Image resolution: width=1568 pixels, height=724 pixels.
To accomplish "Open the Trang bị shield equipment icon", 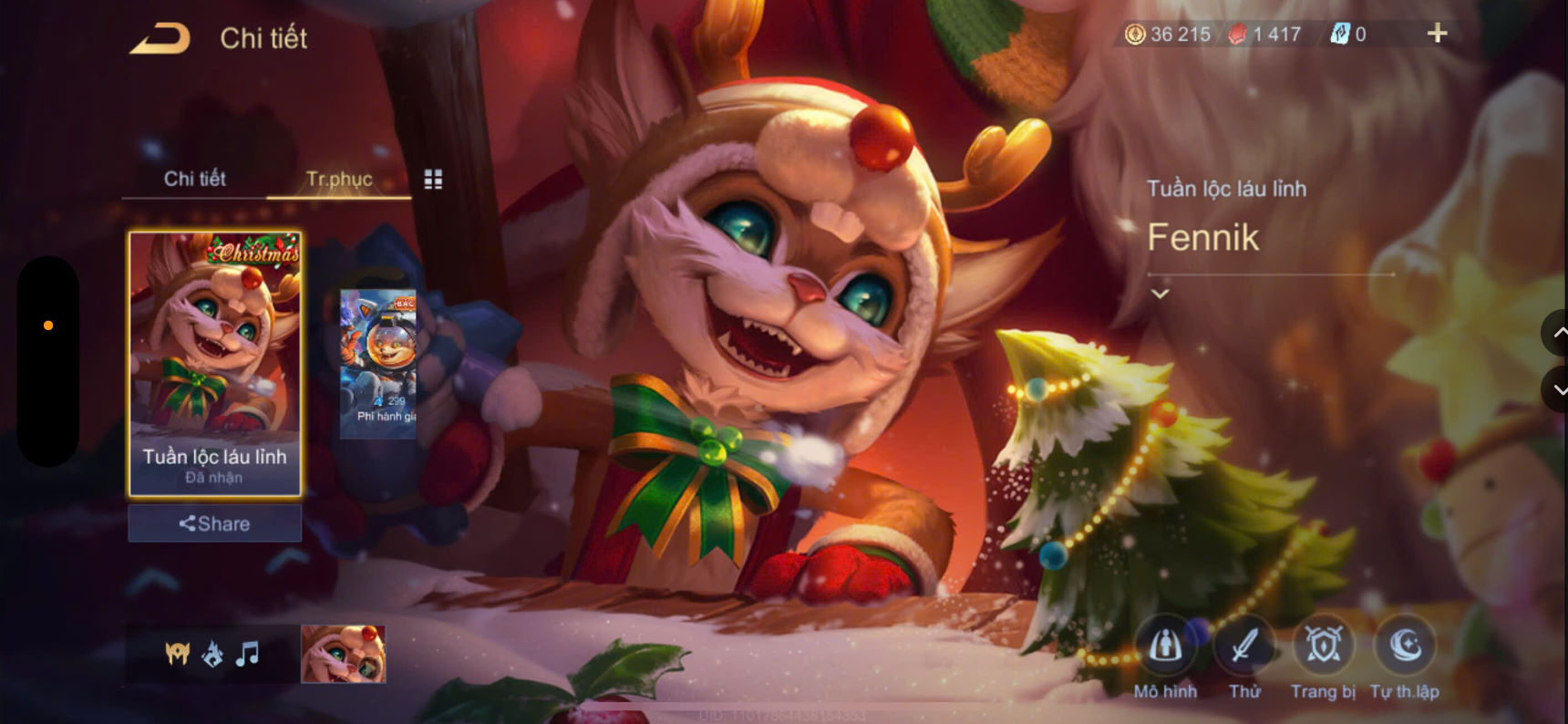I will 1324,647.
